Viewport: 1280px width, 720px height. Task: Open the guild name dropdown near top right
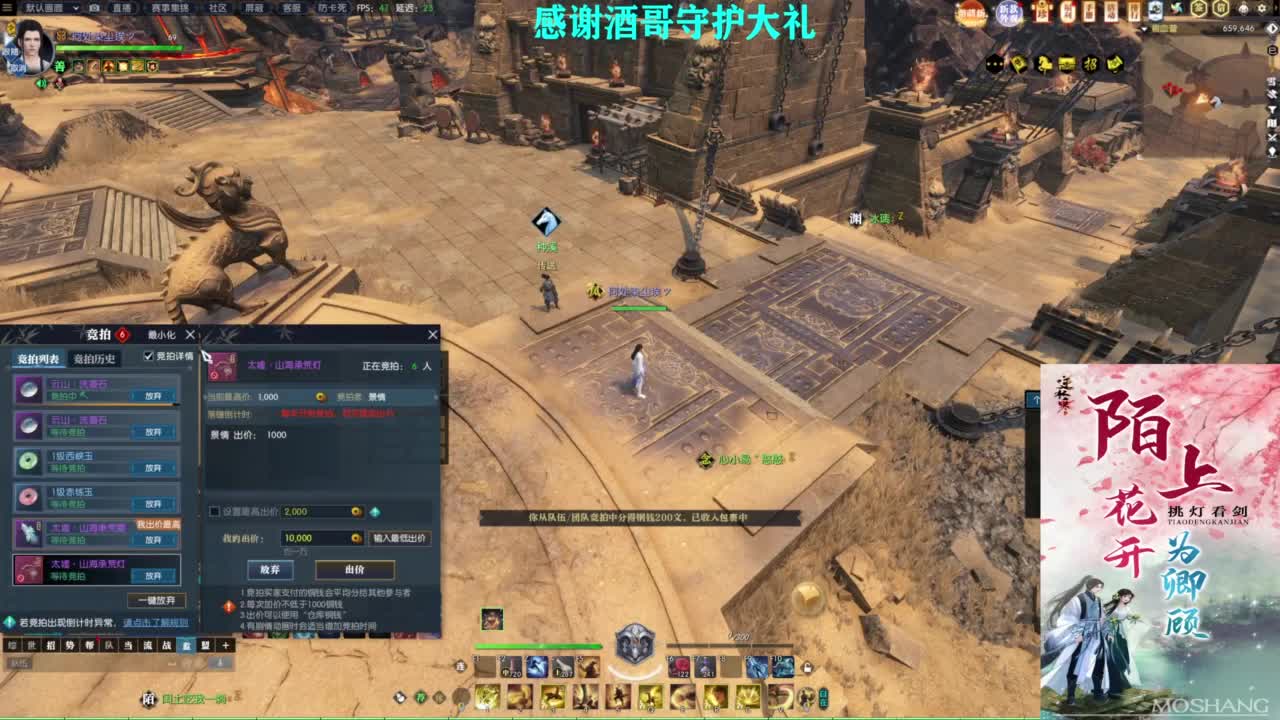(x=1145, y=28)
